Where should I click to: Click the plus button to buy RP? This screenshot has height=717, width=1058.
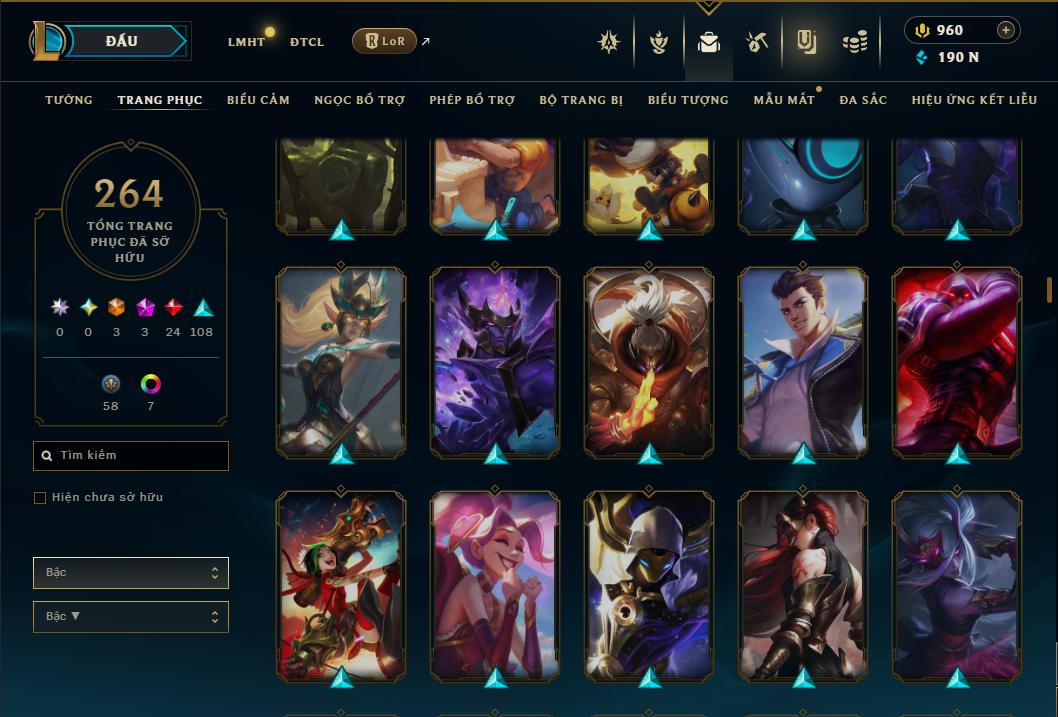(x=1006, y=30)
